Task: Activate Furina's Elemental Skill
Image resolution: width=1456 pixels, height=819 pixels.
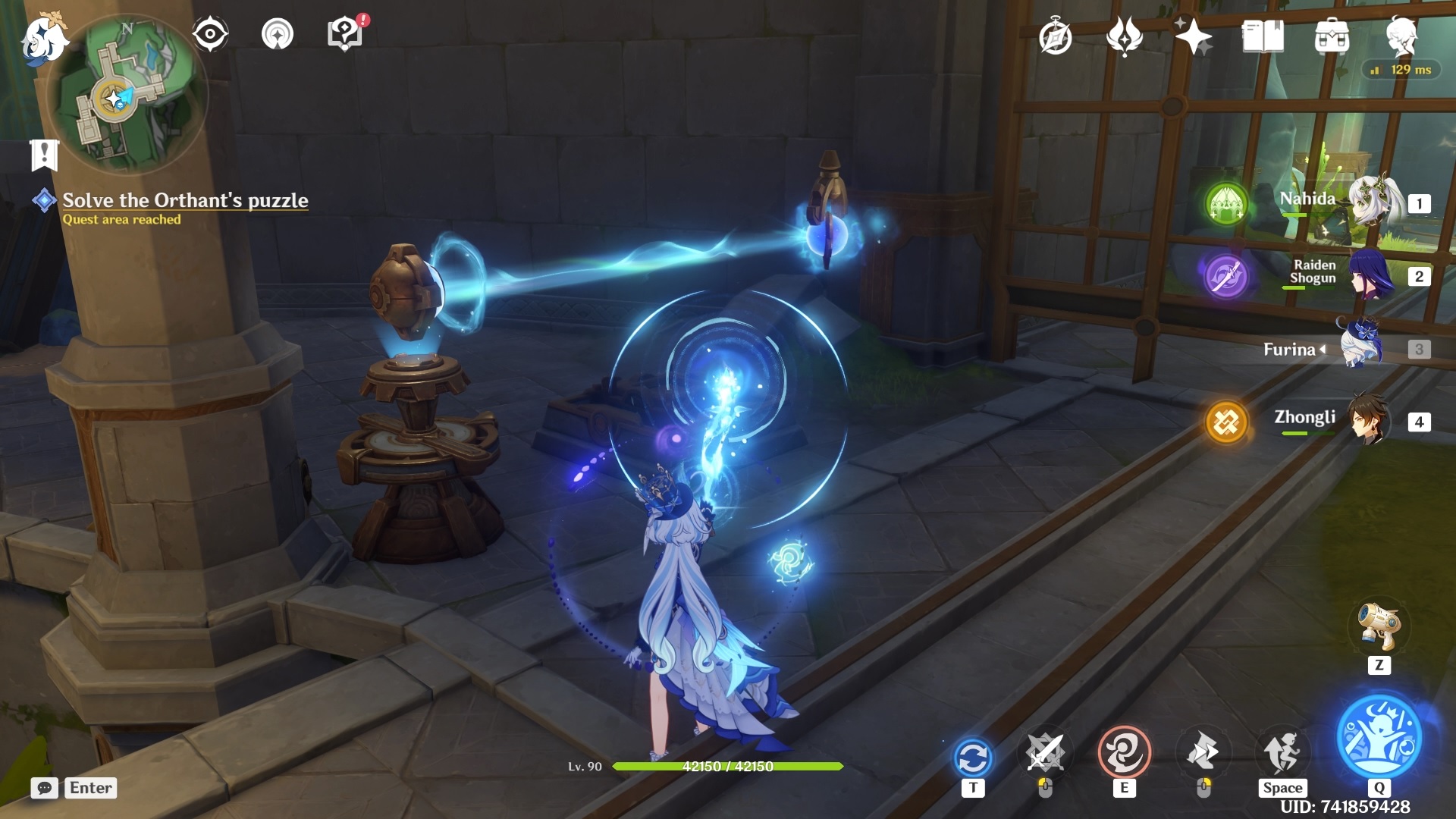Action: click(x=1124, y=753)
